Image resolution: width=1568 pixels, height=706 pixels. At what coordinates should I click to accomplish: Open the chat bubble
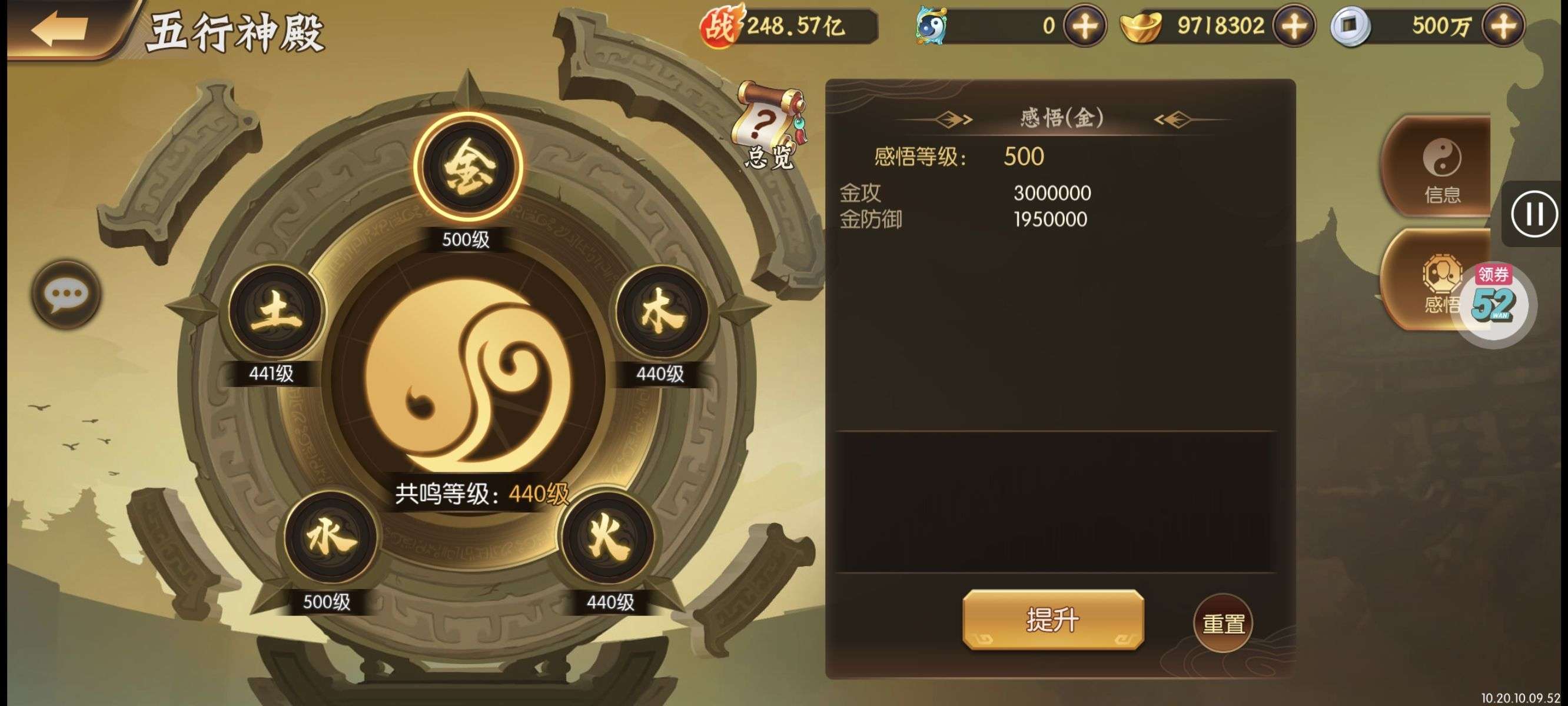(66, 295)
